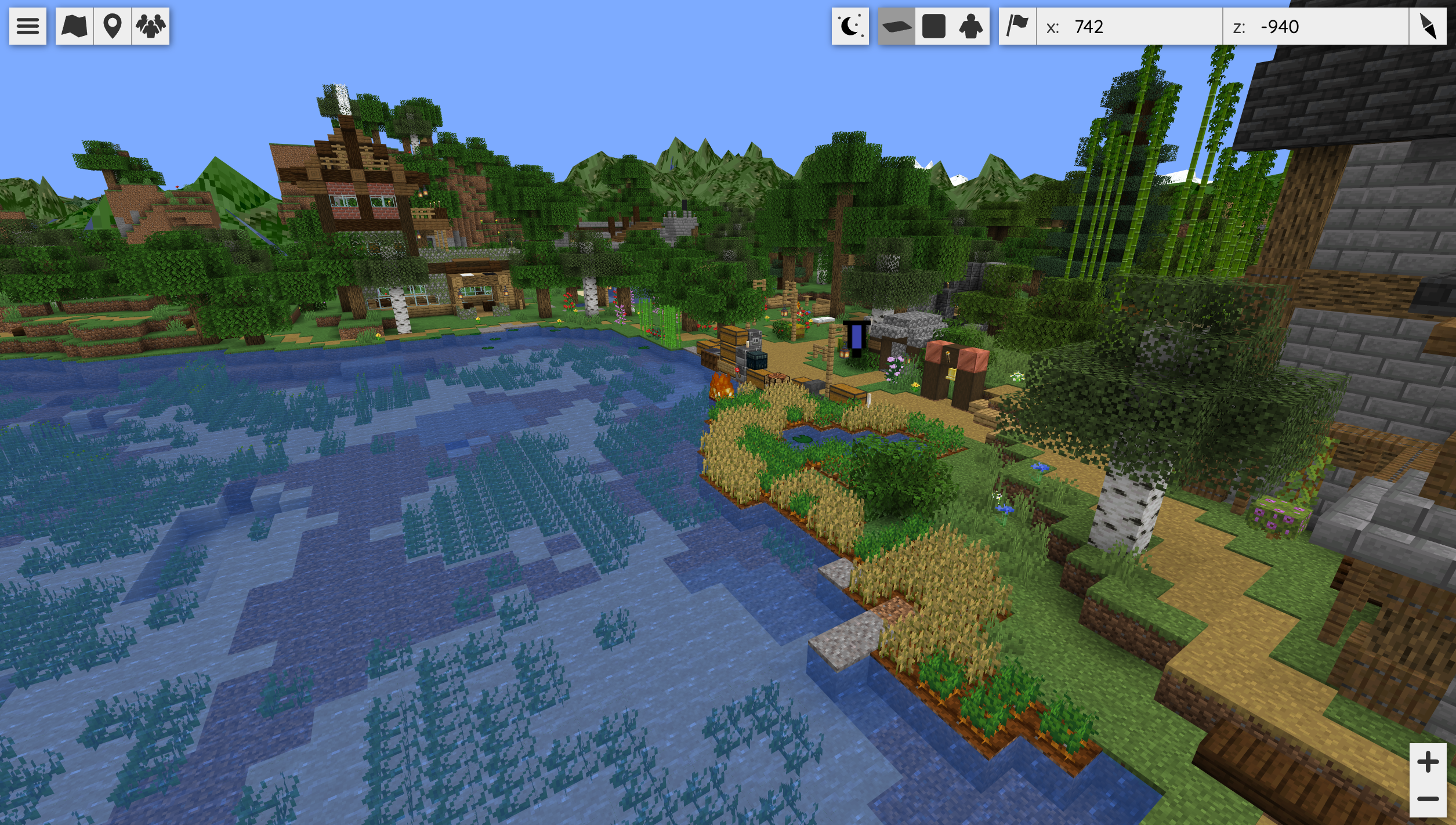Screen dimensions: 1456x825
Task: Zoom in with the plus button
Action: [1428, 762]
